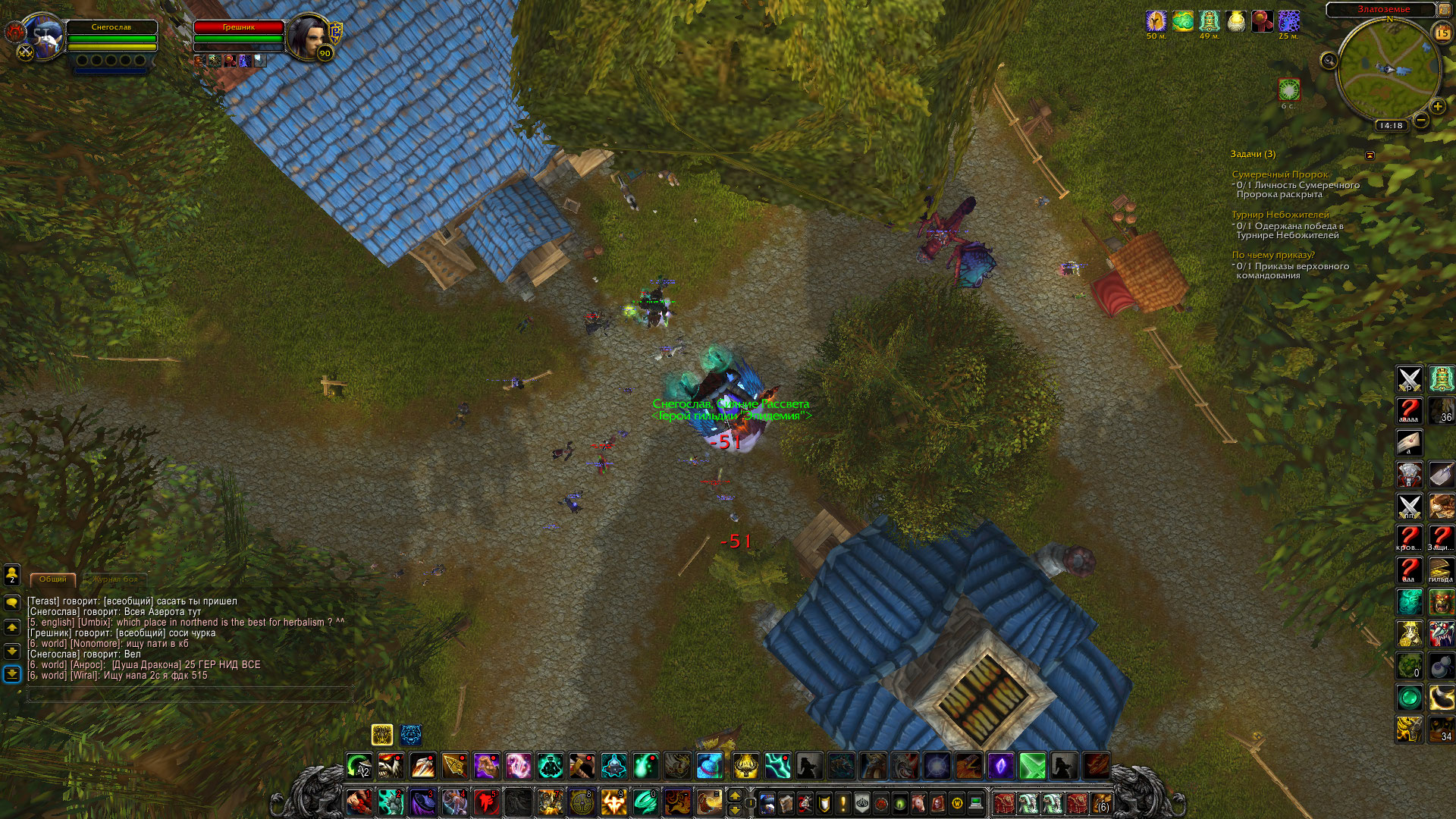Click the yellow exclamation mark micro button
The height and width of the screenshot is (819, 1456).
843,802
